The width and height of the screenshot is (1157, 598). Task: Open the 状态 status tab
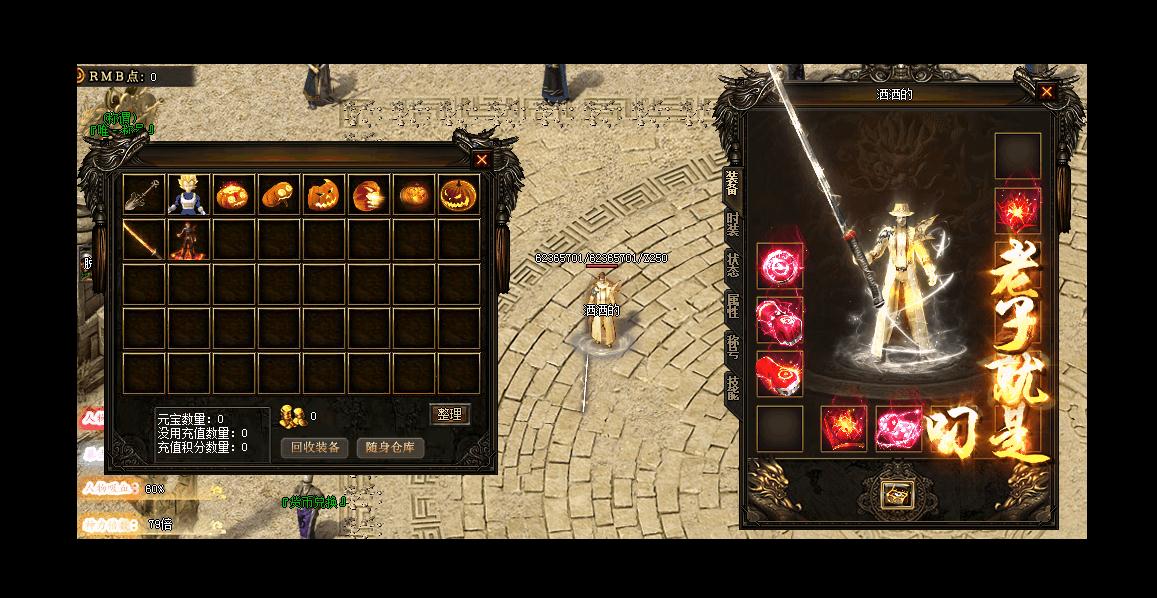click(x=732, y=266)
